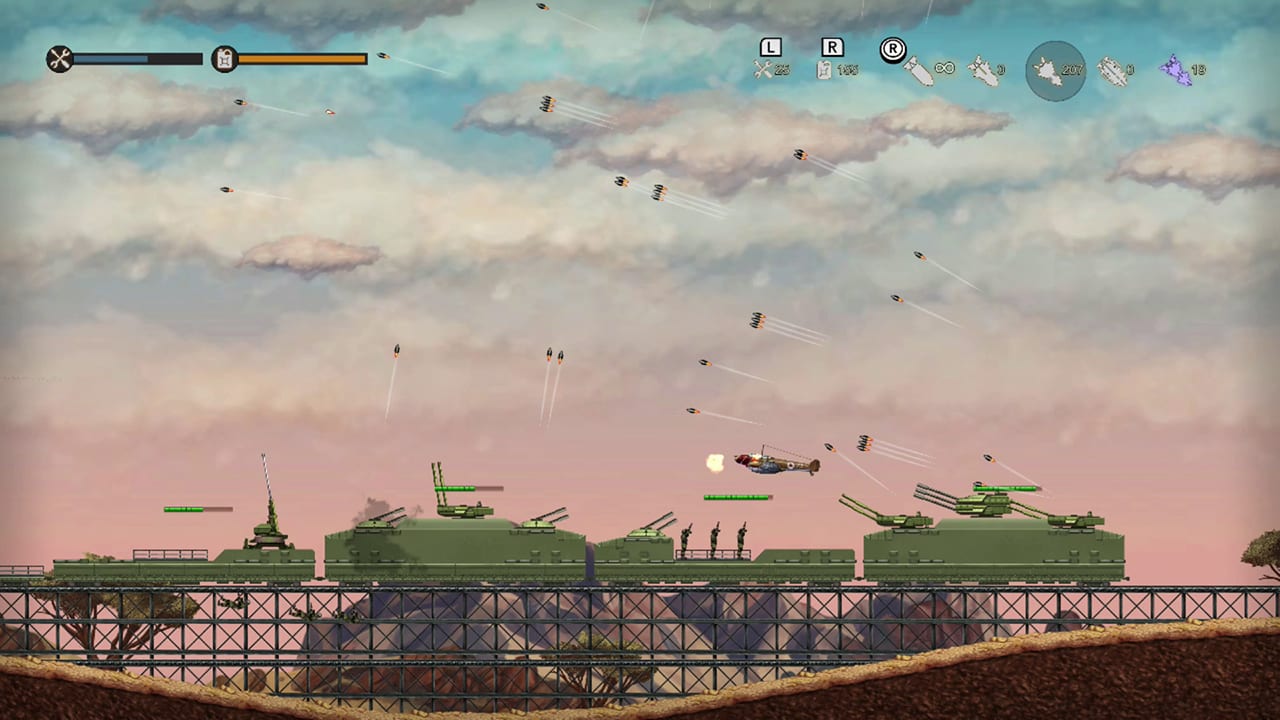Click the orange fuel gauge bar
The image size is (1280, 720).
point(300,60)
